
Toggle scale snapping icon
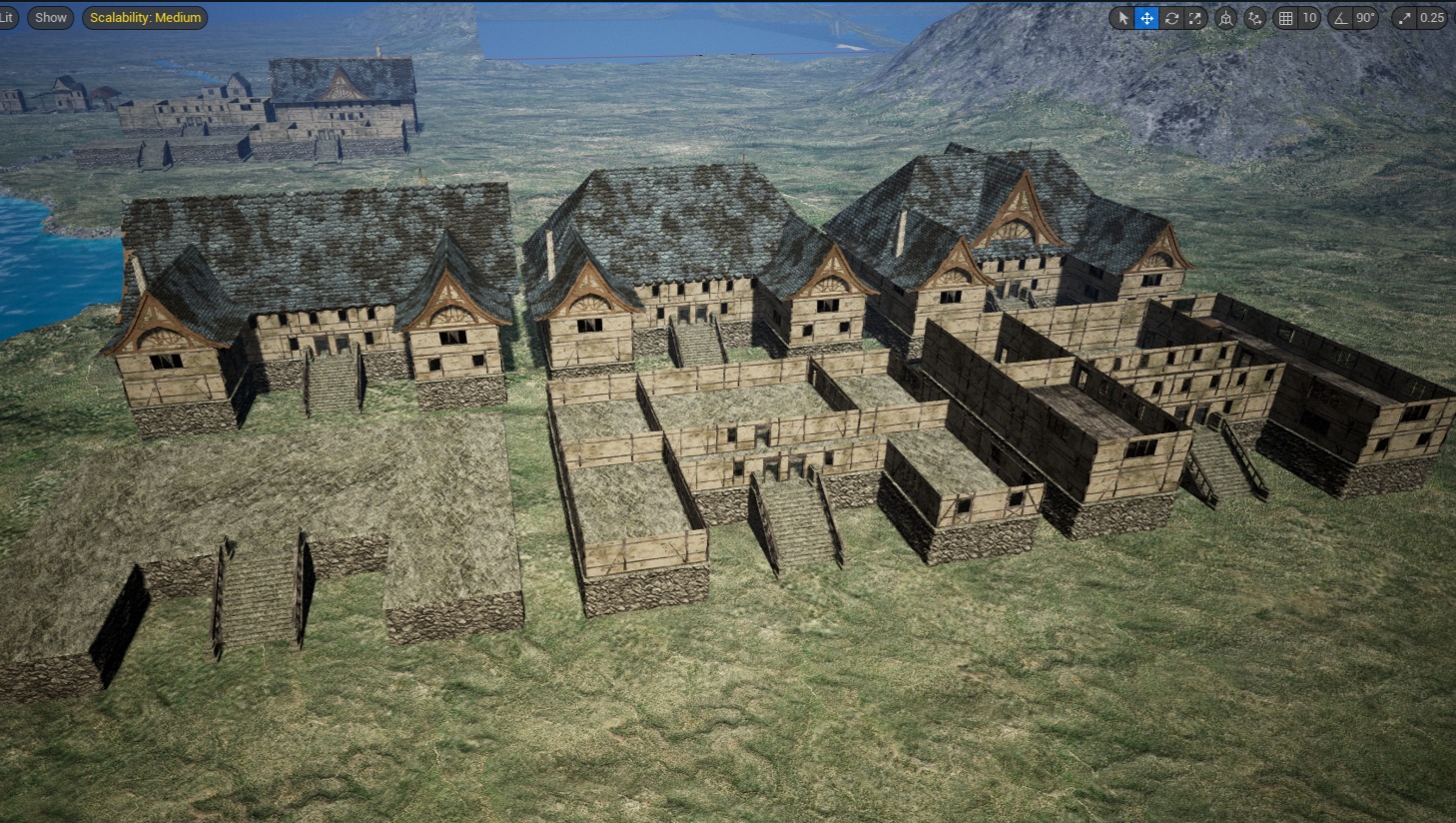[1405, 18]
